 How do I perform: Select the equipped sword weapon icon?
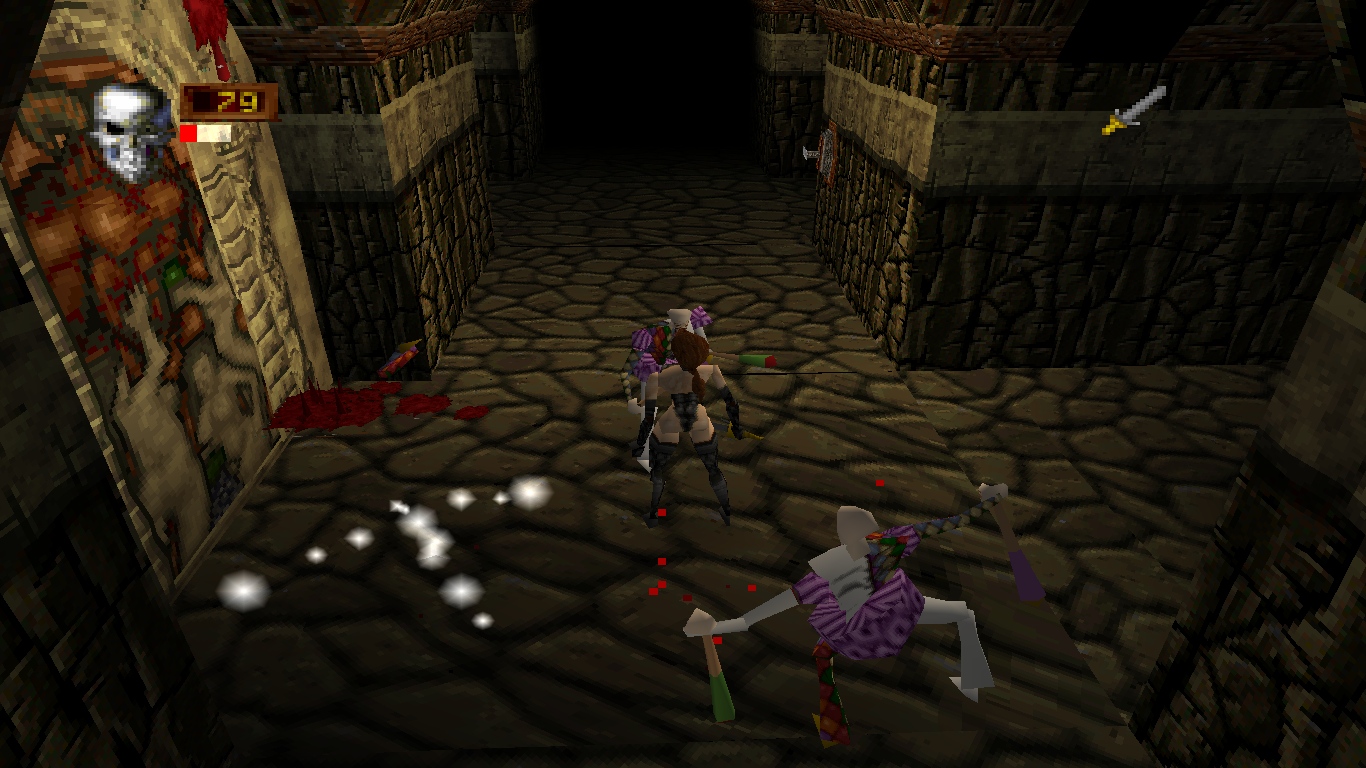(1134, 110)
